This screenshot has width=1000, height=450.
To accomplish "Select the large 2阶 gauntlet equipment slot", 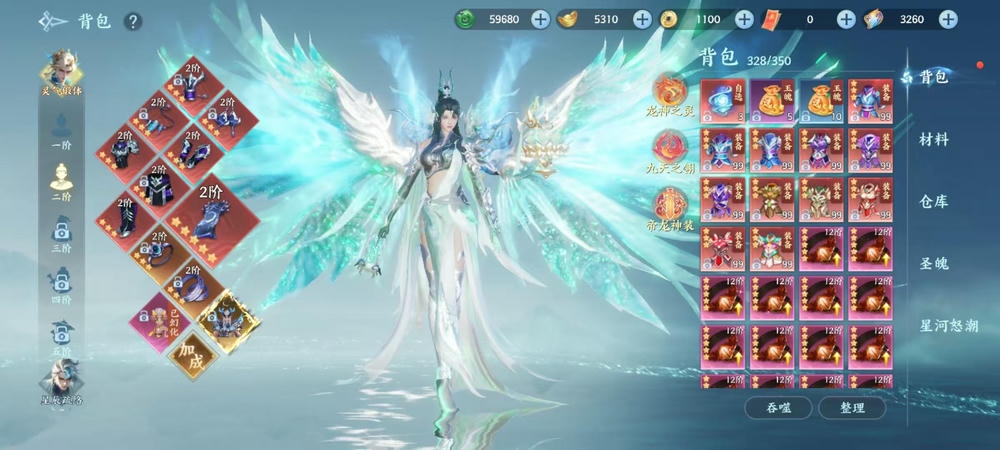I will [x=209, y=212].
